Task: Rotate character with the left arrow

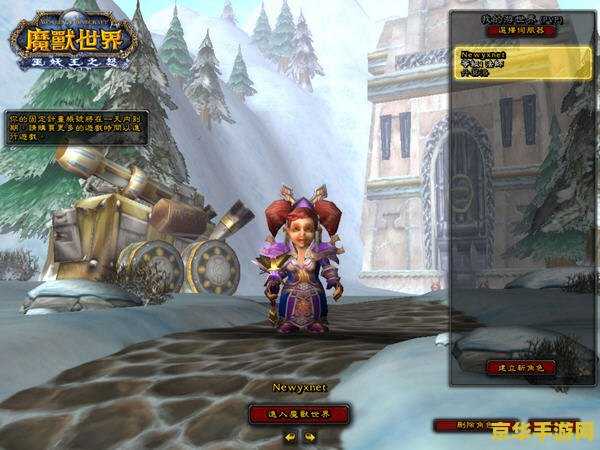Action: [x=290, y=436]
